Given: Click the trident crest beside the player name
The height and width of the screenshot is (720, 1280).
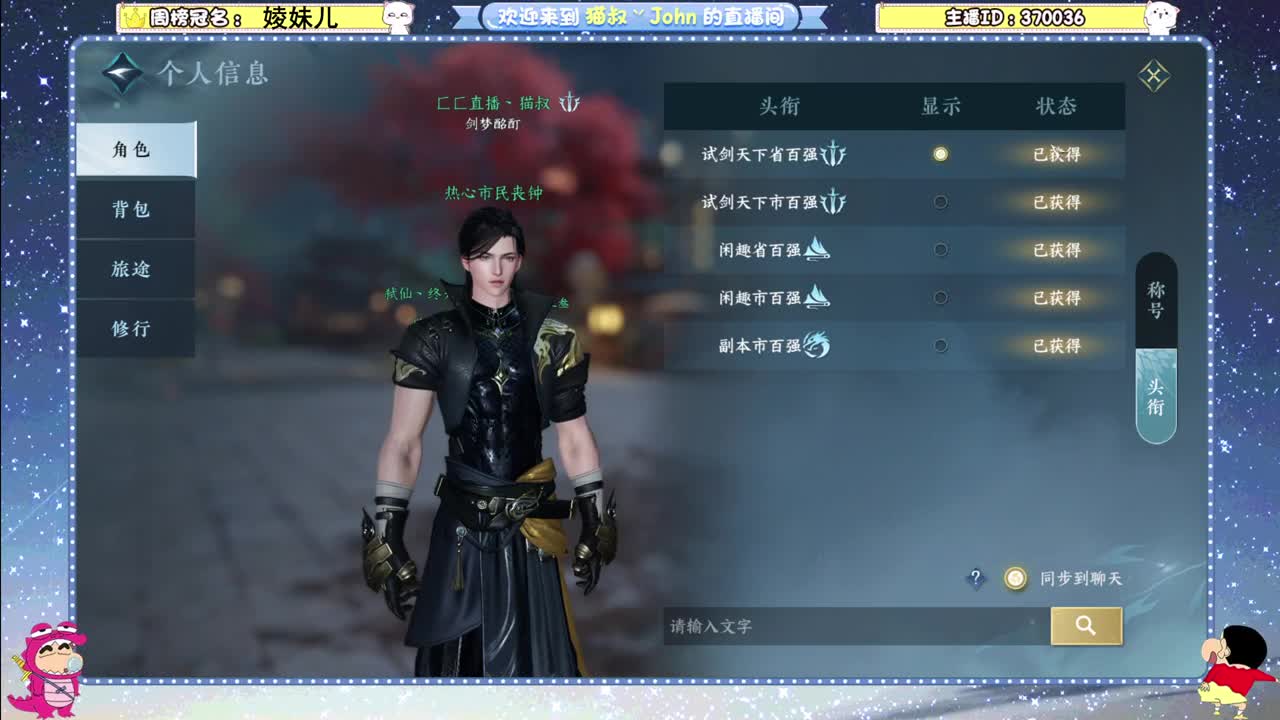Looking at the screenshot, I should point(569,104).
